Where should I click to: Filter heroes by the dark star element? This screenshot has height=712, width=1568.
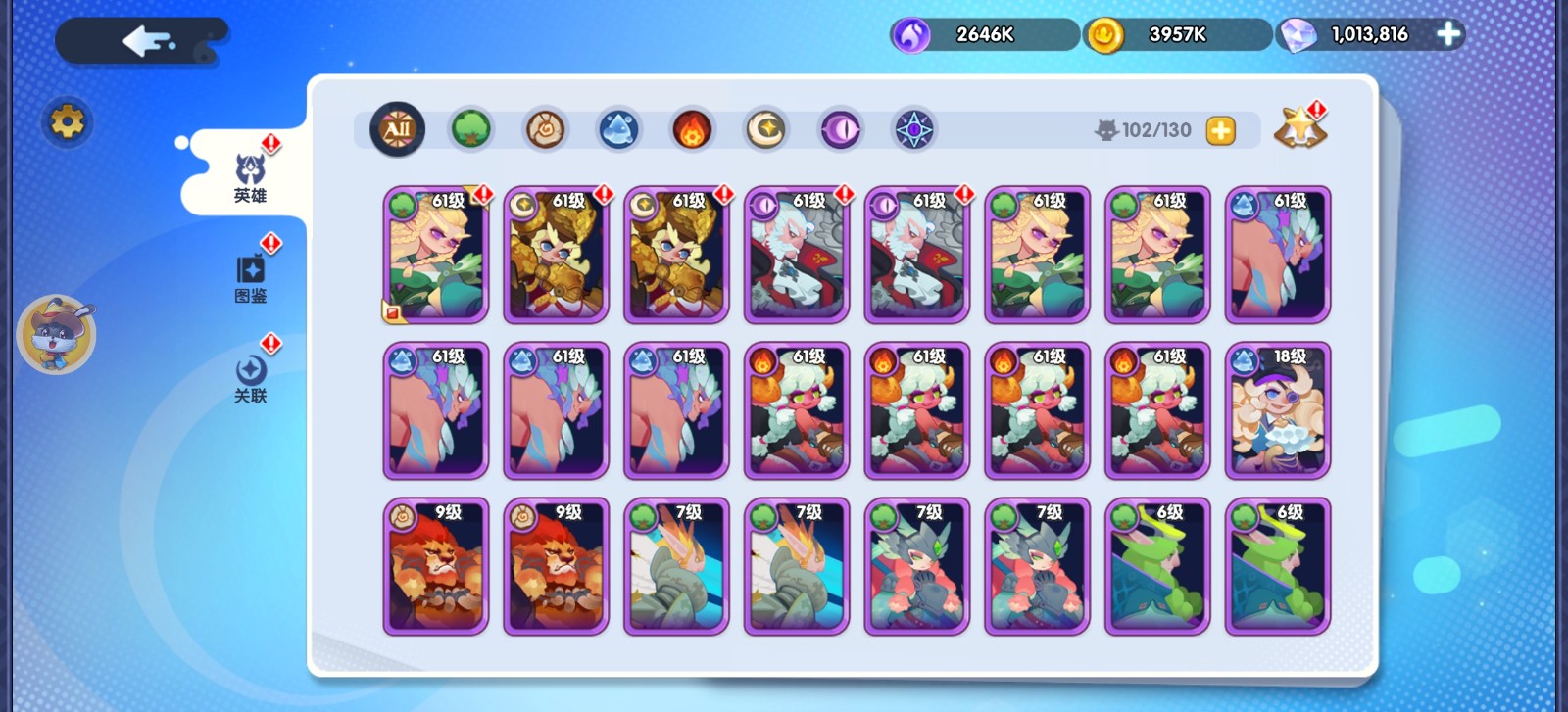913,129
